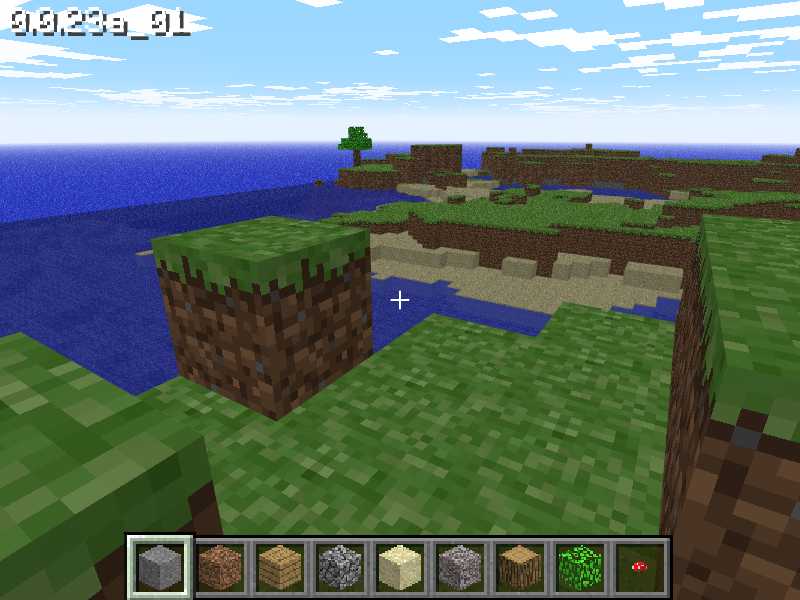
Task: Choose the gravel block slot
Action: point(459,567)
